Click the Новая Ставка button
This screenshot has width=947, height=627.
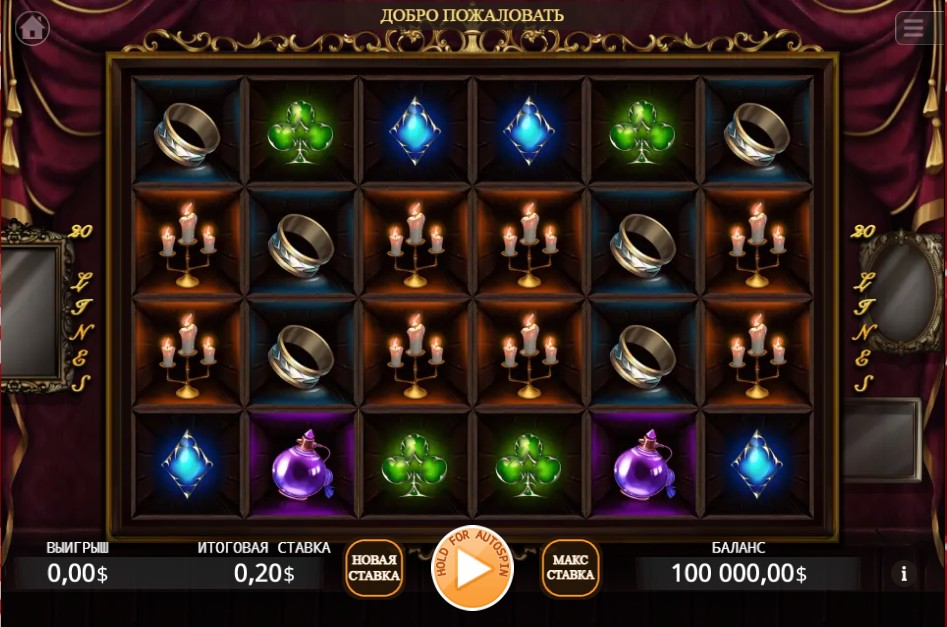(374, 568)
